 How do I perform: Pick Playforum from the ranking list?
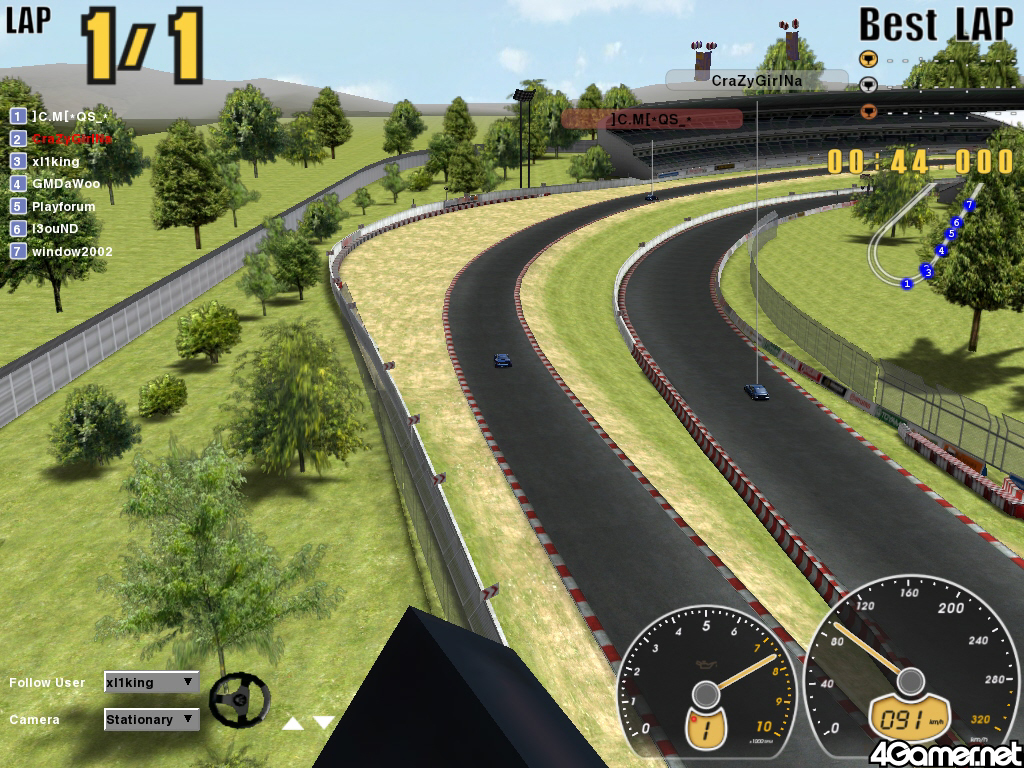[x=63, y=207]
